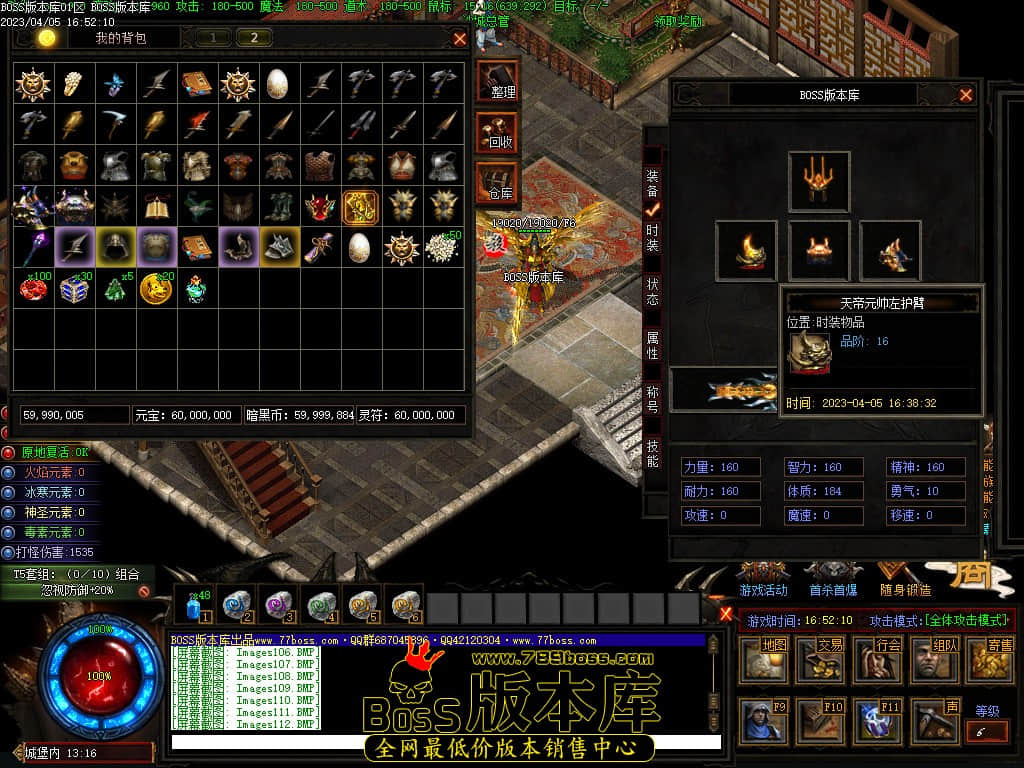Open the 行会 guild menu
The image size is (1024, 768).
tap(886, 660)
